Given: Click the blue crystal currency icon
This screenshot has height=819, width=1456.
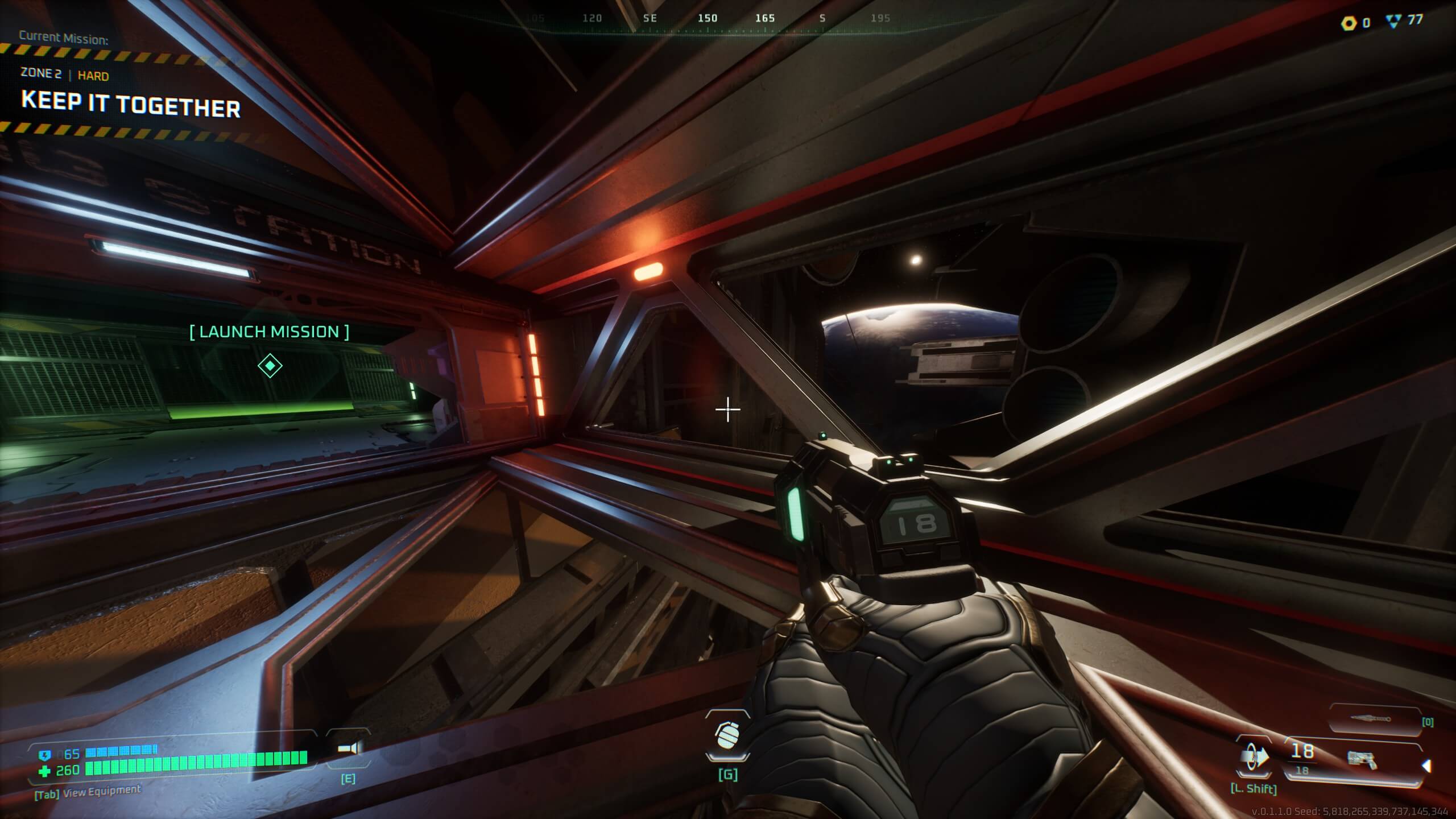Looking at the screenshot, I should (1393, 22).
